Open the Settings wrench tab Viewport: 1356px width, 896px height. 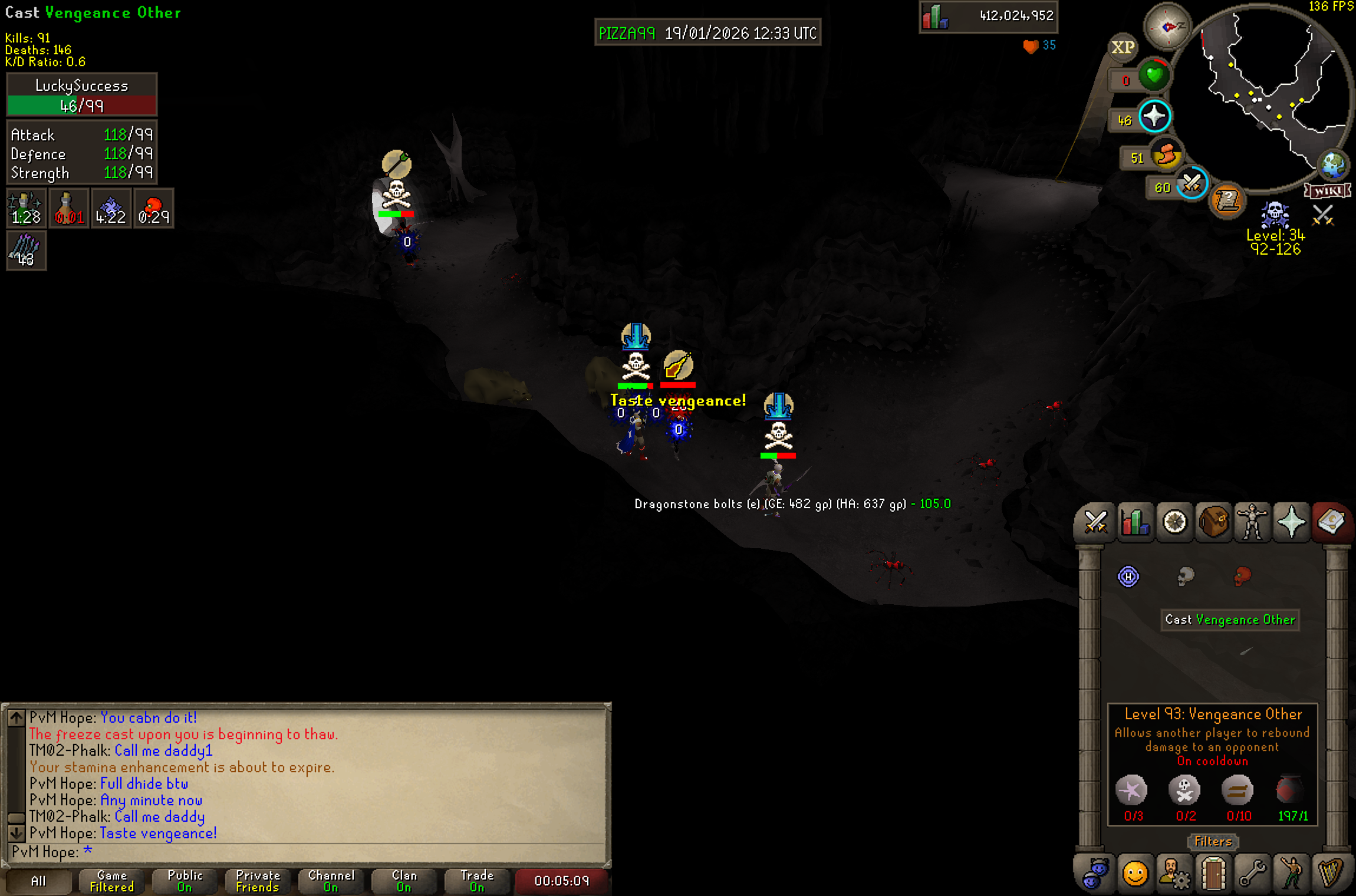(1252, 874)
